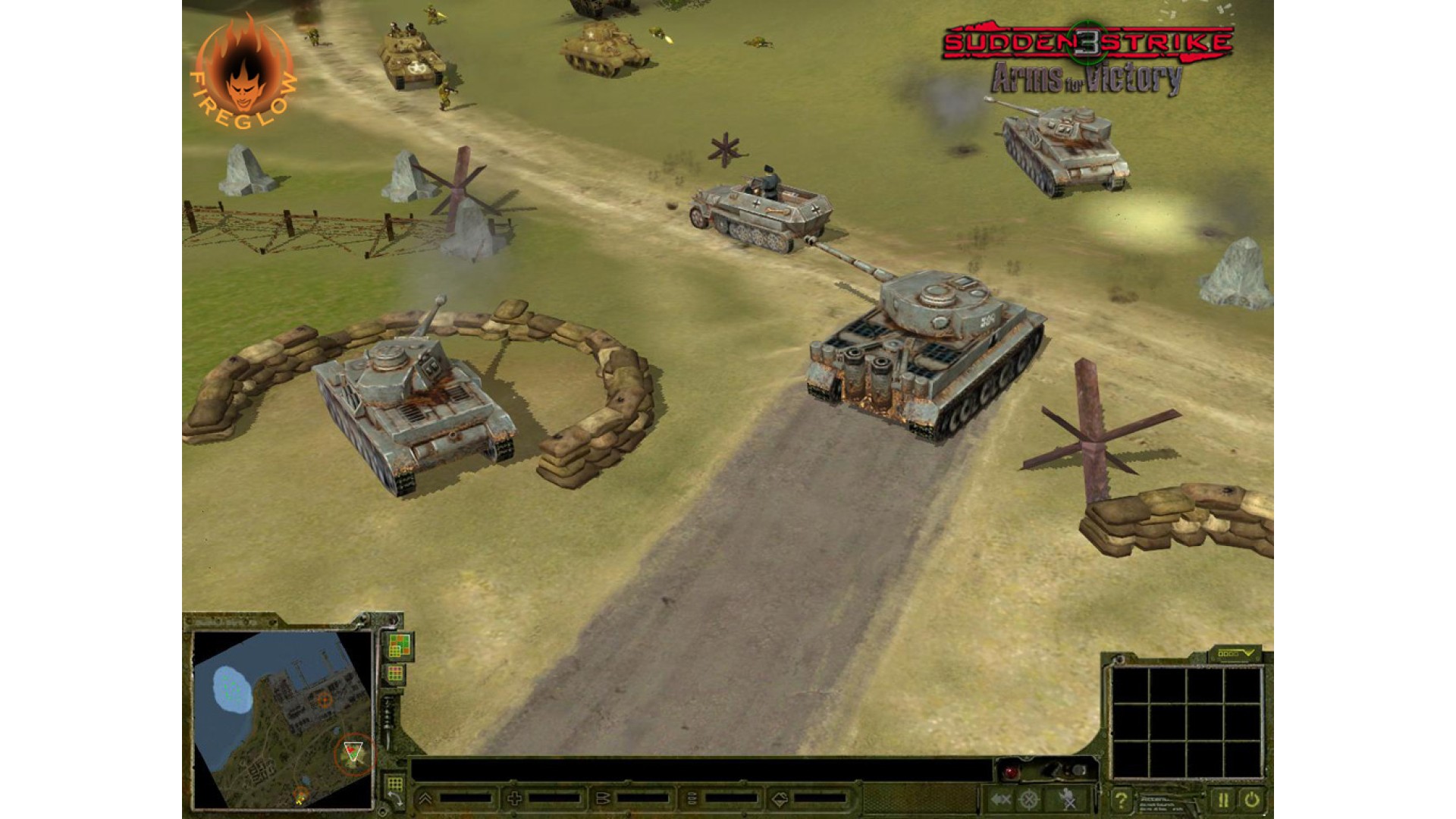Screen dimensions: 1456x819
Task: Pause the game with the pause button
Action: 1222,799
